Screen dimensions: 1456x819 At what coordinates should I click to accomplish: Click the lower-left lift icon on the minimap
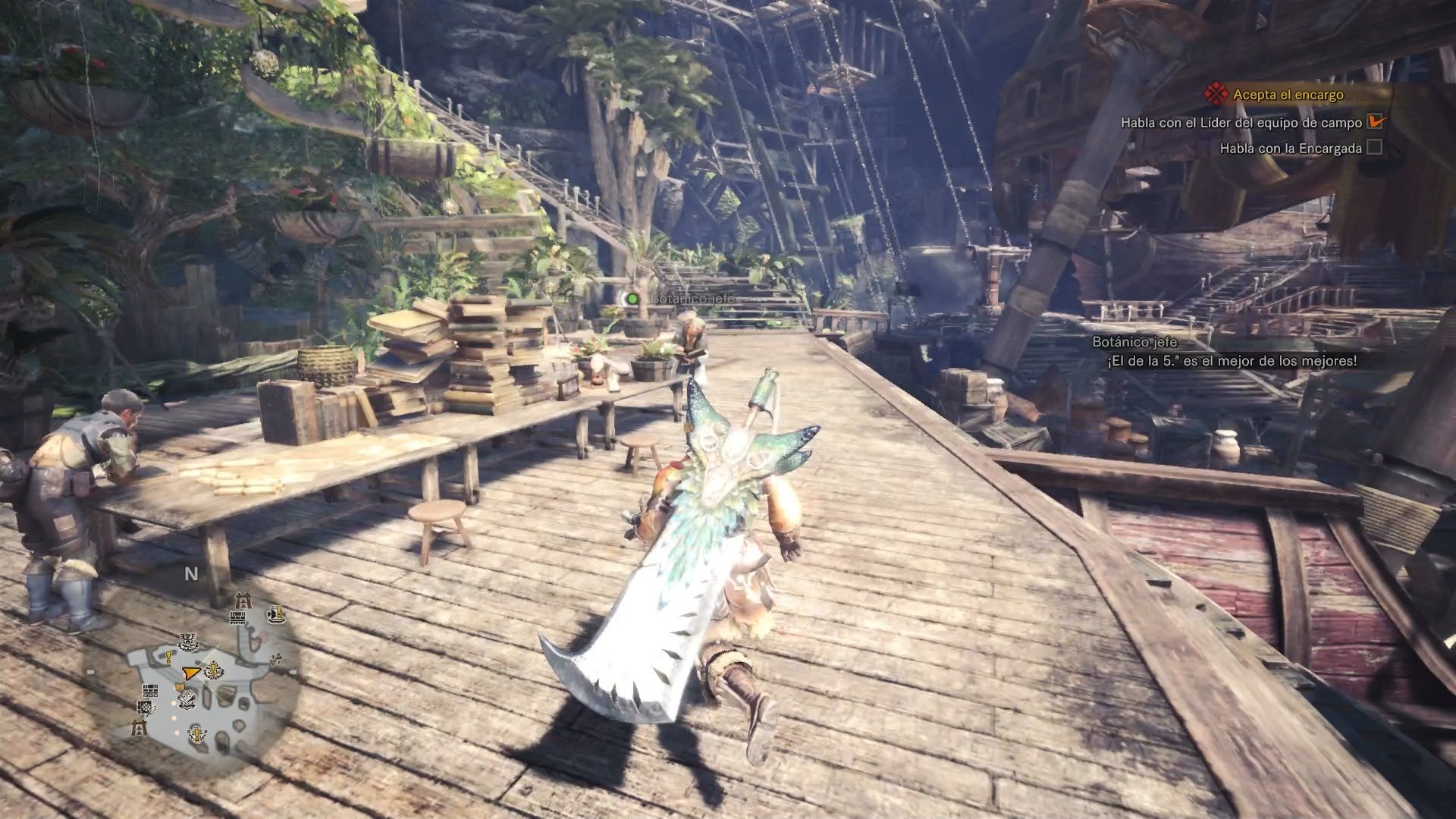(138, 727)
